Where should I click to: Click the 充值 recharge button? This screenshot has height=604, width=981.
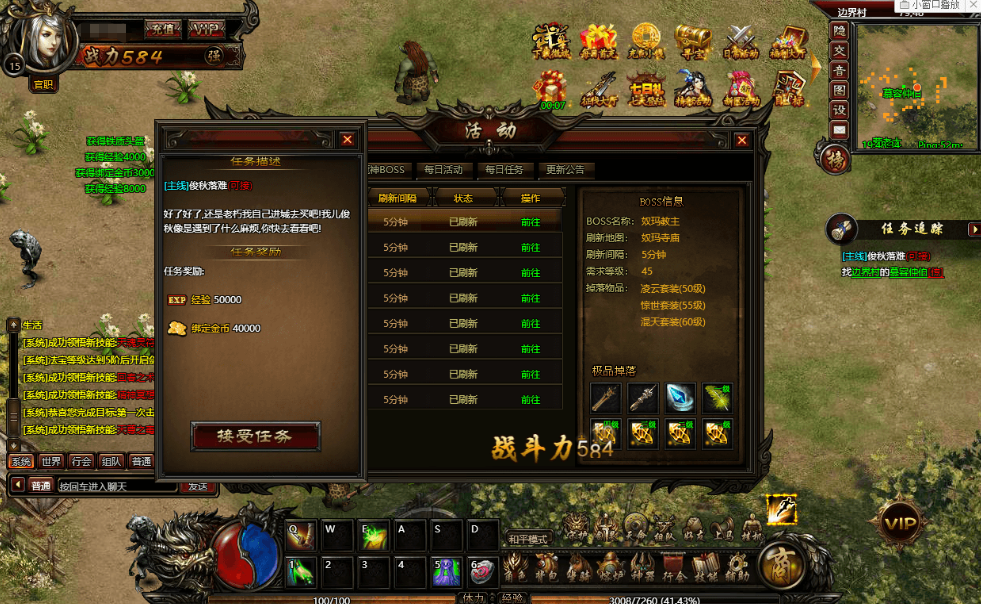161,28
